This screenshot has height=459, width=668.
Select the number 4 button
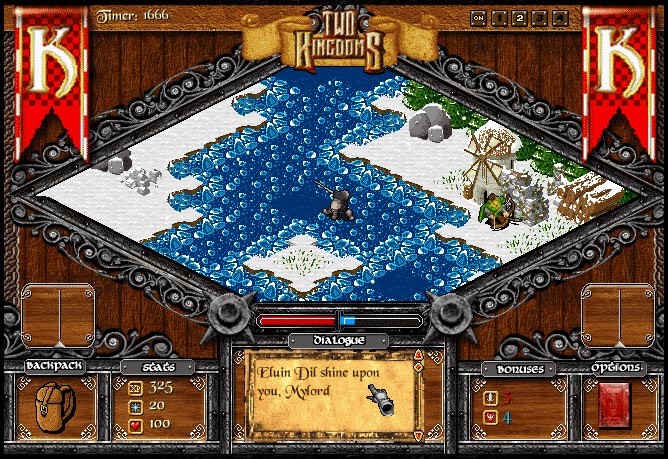(560, 17)
